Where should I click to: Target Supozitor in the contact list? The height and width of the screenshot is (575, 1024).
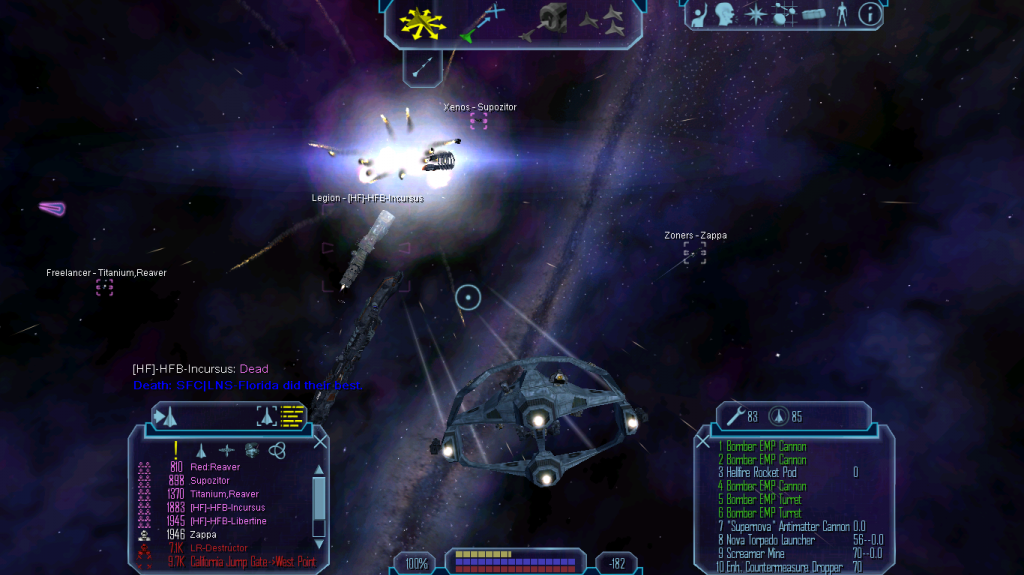coord(209,480)
